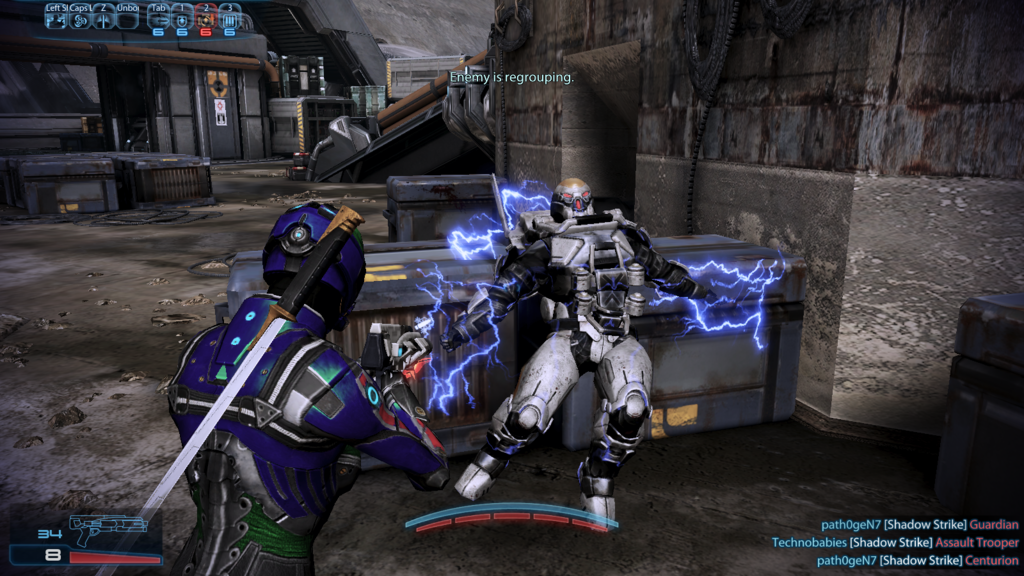
Task: Use the swirl power bound to Caps Lock
Action: 79,20
